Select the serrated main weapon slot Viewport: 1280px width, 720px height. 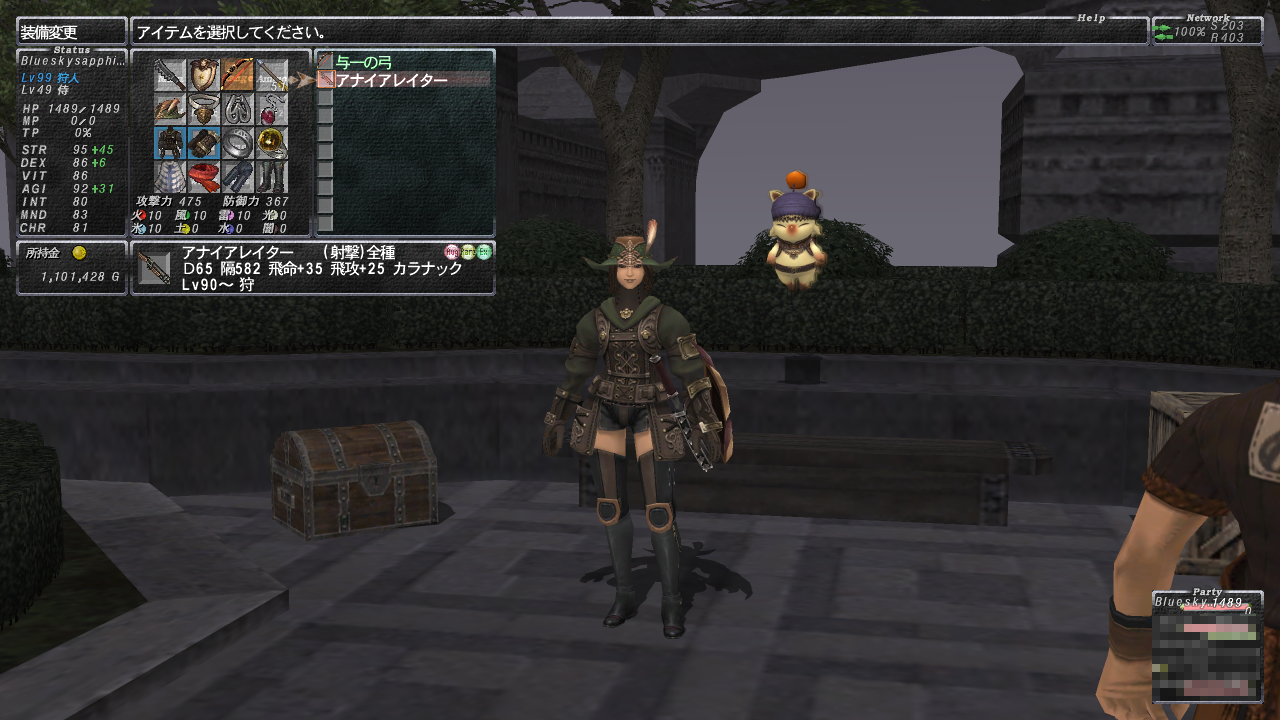pos(170,74)
